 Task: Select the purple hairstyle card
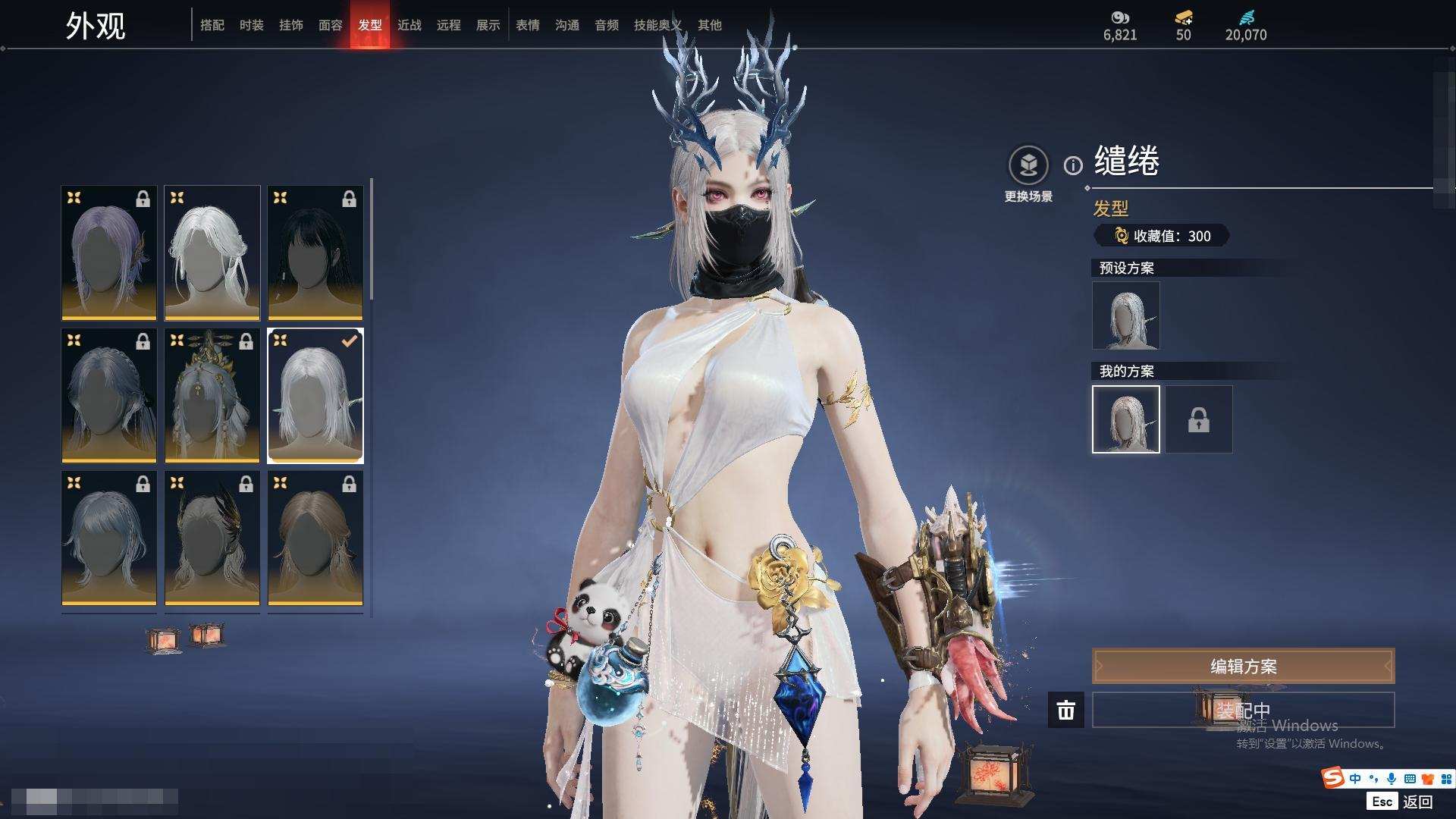click(109, 253)
